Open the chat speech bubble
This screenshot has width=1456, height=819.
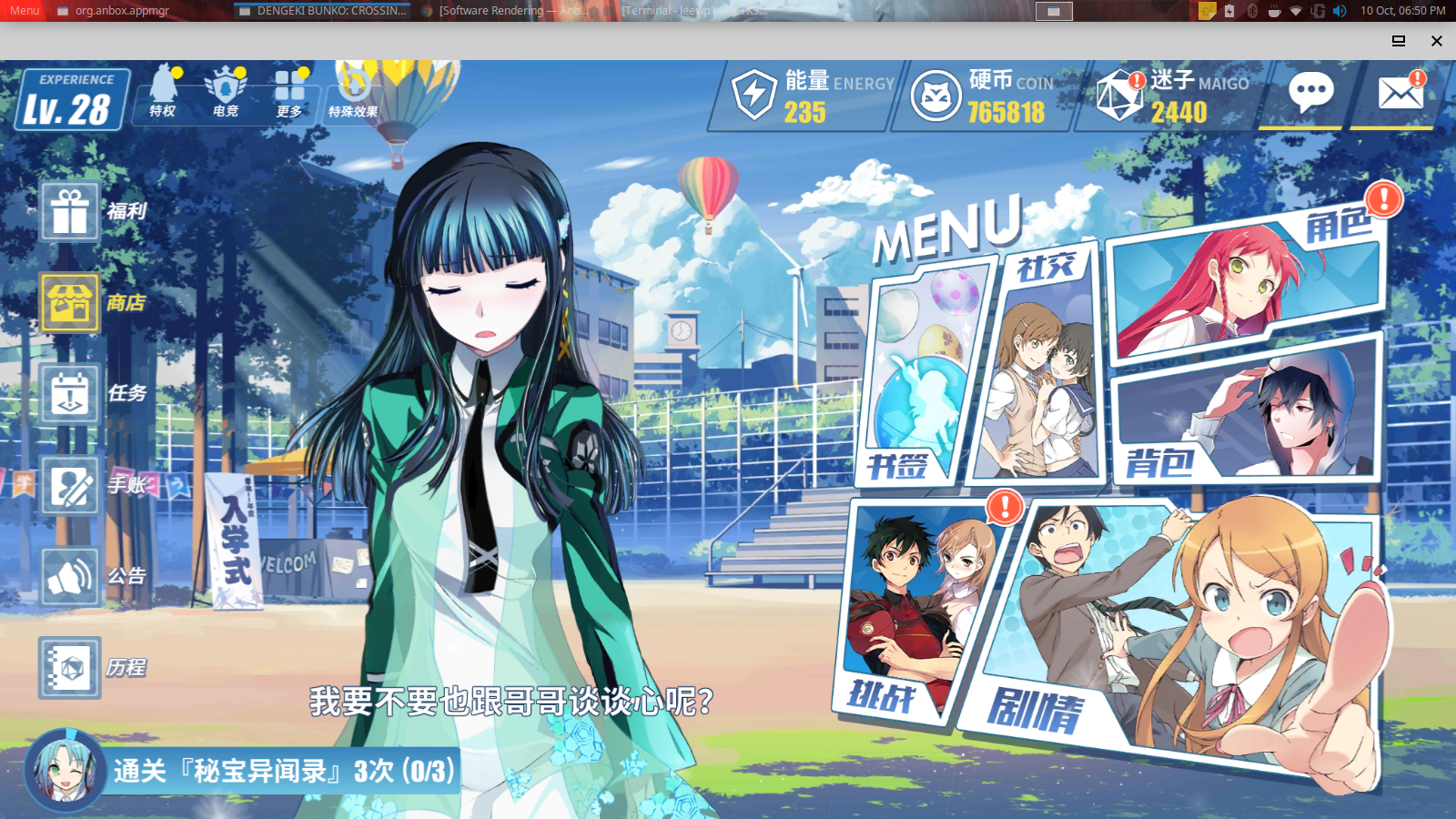[x=1310, y=93]
